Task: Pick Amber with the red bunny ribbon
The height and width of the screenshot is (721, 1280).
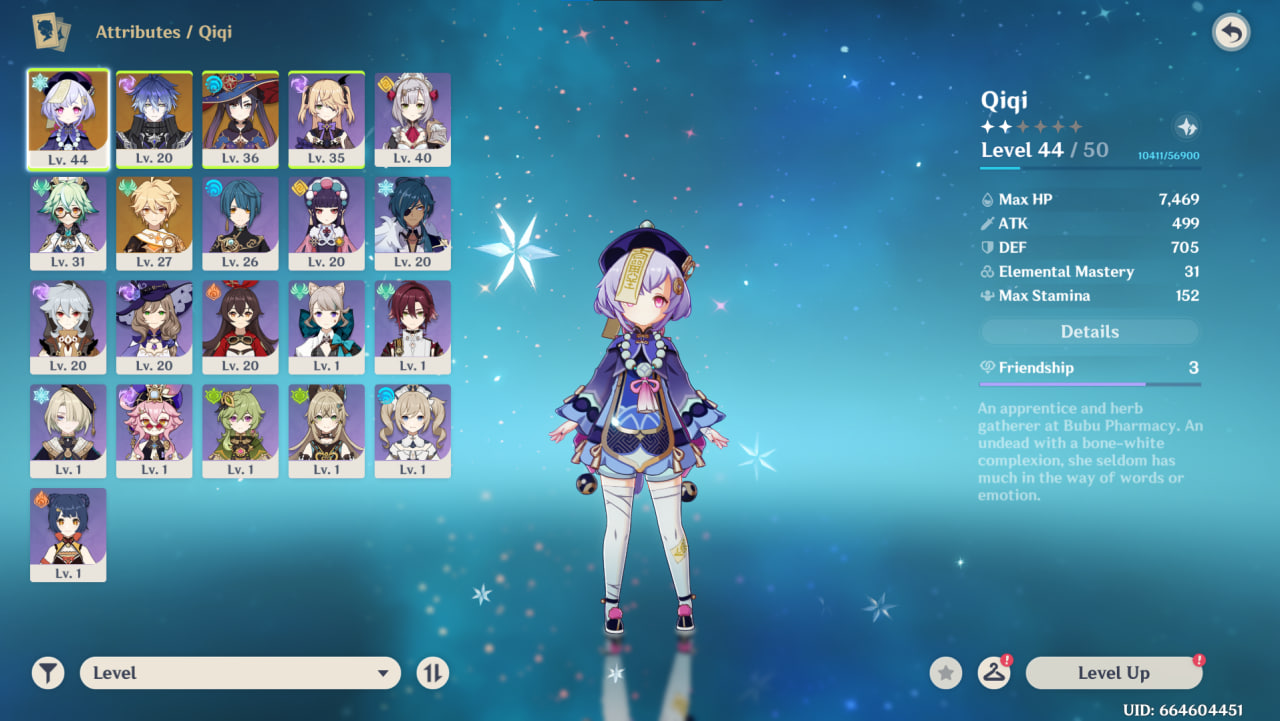Action: tap(240, 326)
